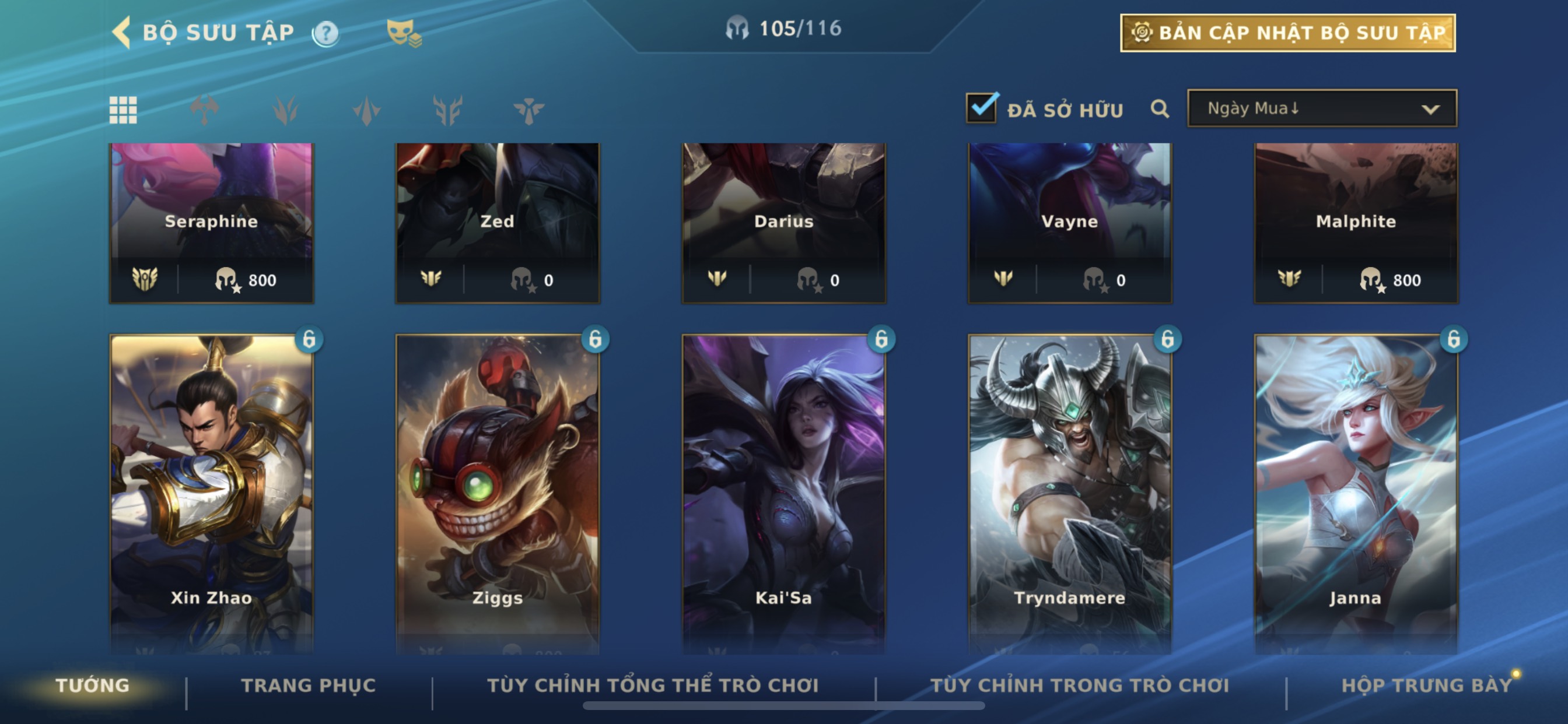Expand the Ngày Mua sort dropdown
This screenshot has height=724, width=1568.
point(1321,109)
